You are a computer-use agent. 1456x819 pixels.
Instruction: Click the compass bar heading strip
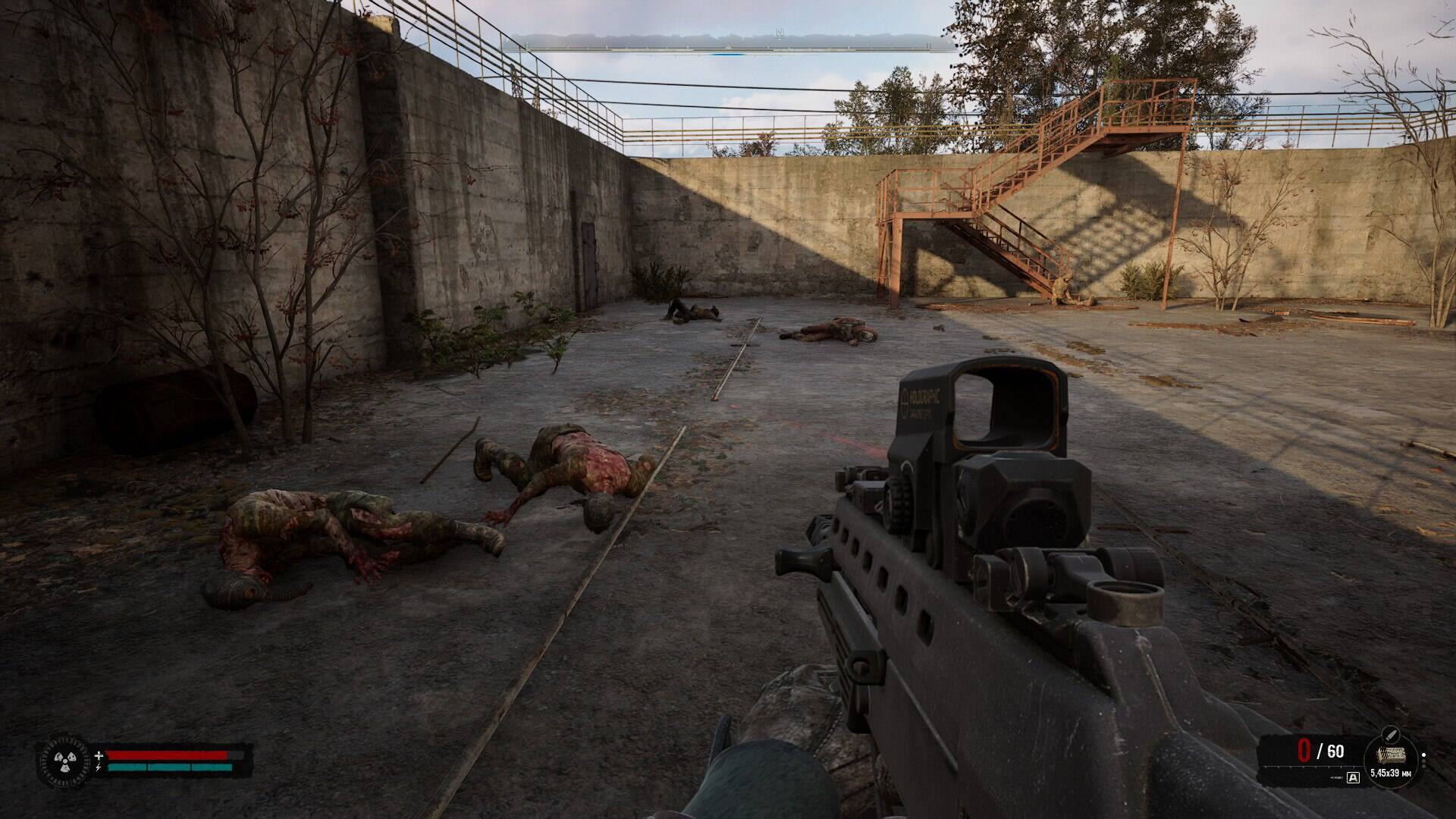[728, 44]
